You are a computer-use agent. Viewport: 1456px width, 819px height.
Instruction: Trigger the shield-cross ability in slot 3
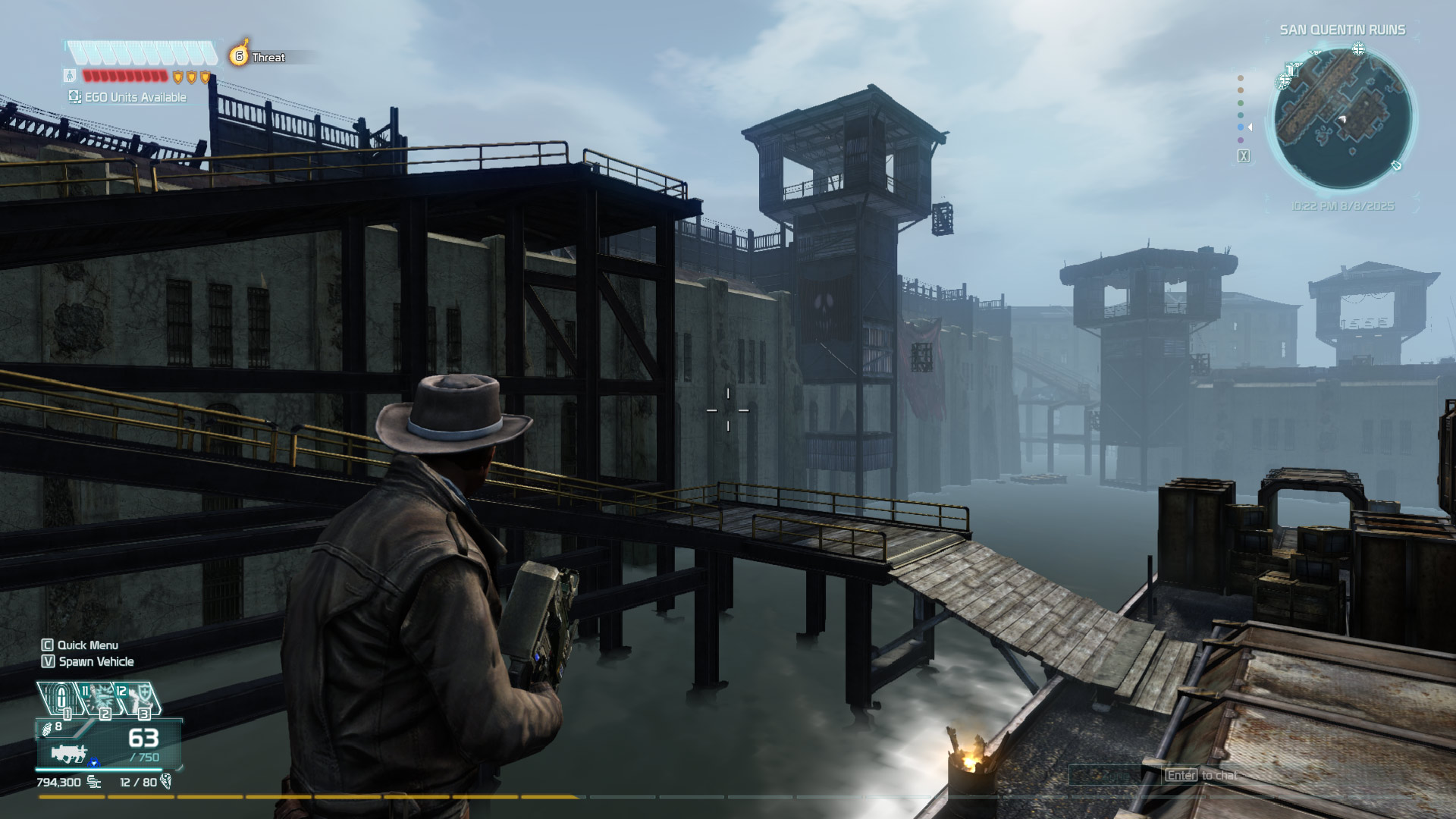[x=138, y=698]
